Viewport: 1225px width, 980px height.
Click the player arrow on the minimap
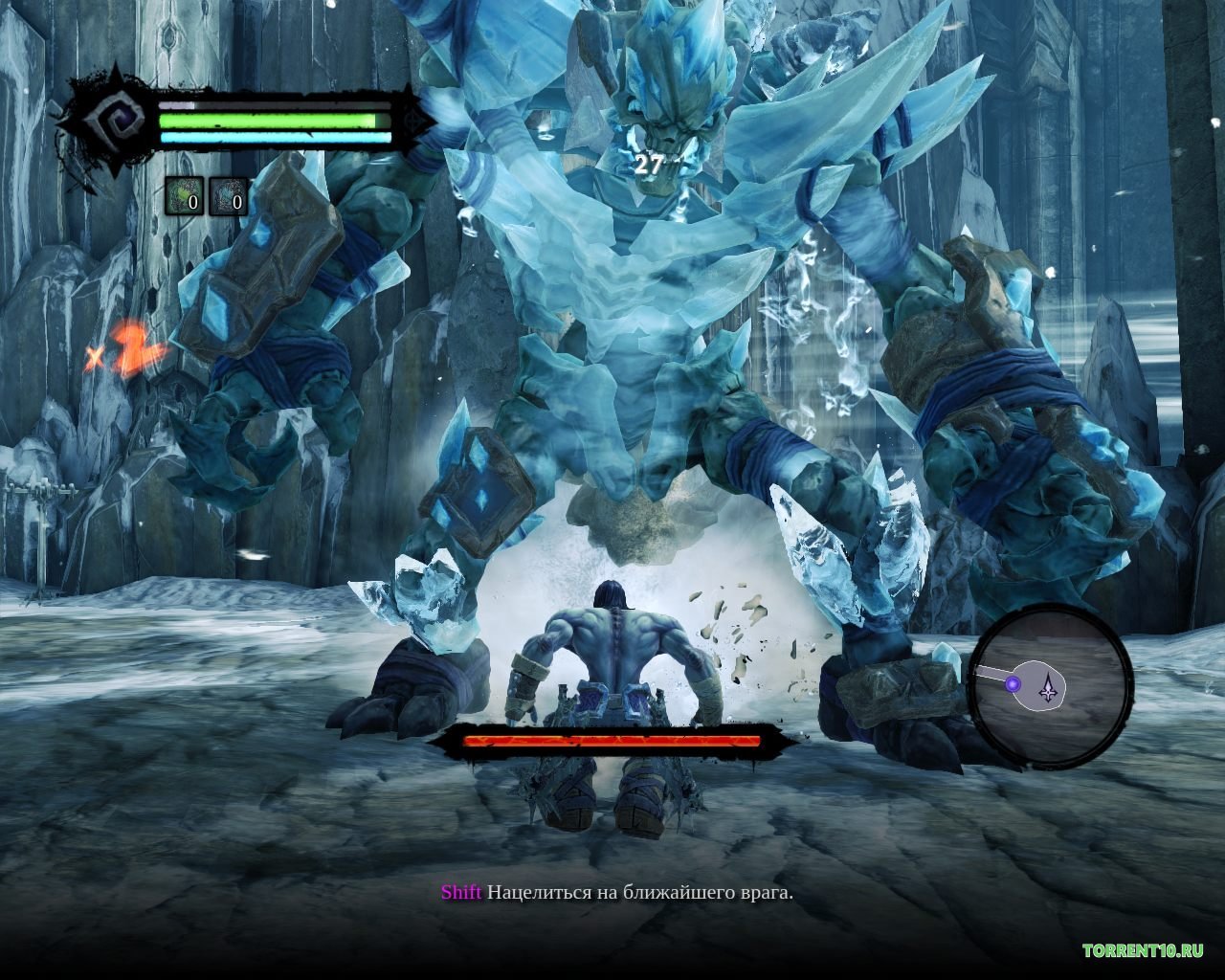click(1050, 686)
